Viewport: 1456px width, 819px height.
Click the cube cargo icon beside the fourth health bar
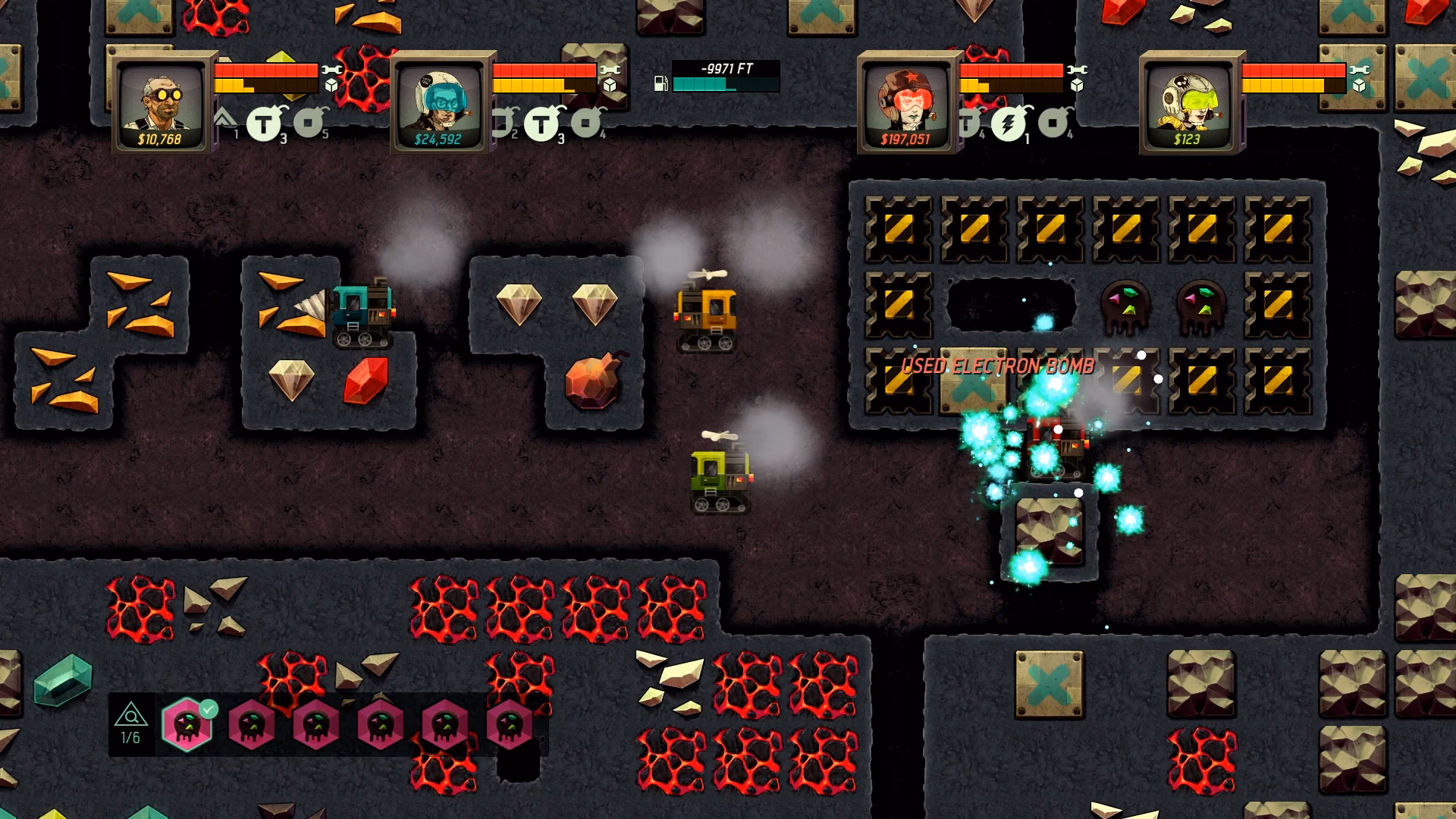click(x=1360, y=86)
